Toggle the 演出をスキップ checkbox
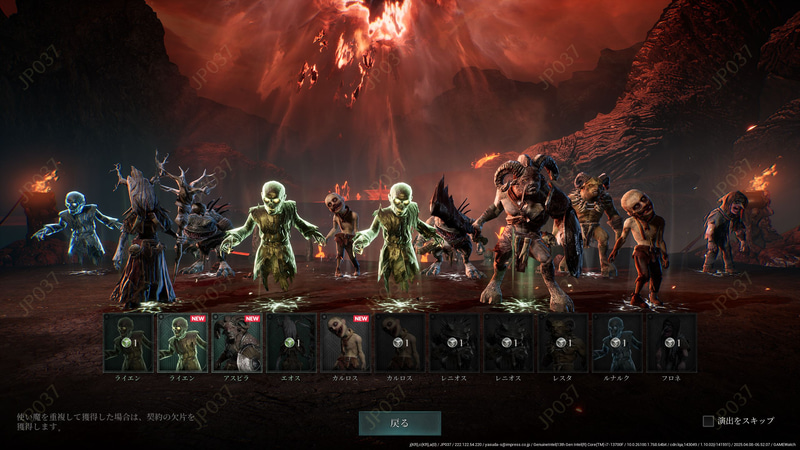 [x=708, y=421]
